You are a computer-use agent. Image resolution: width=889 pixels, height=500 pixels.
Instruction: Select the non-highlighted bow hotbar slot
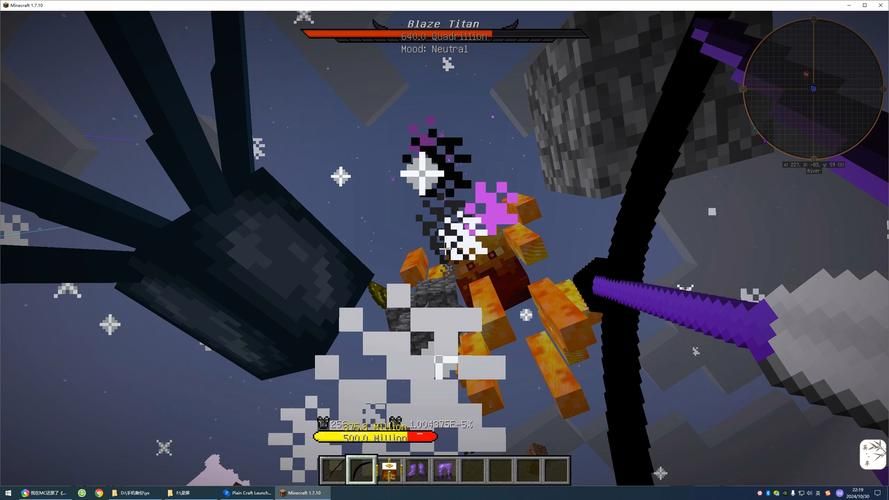(x=333, y=469)
